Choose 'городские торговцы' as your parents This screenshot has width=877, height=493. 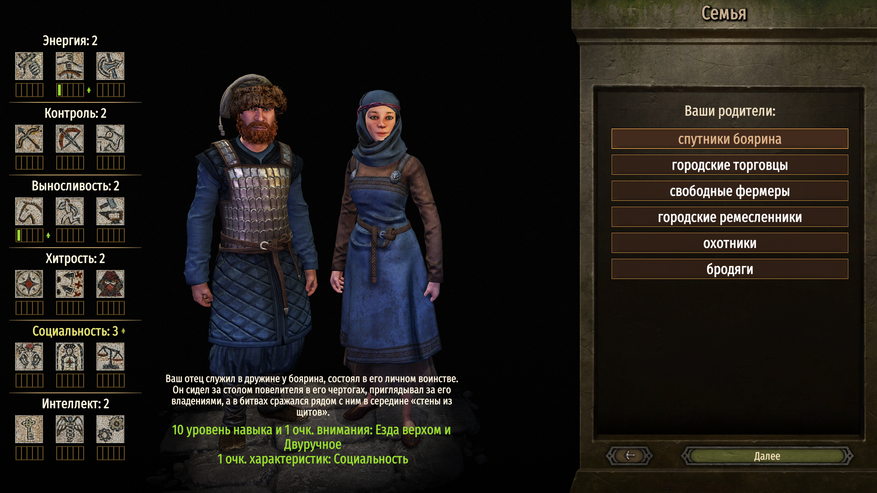[729, 165]
